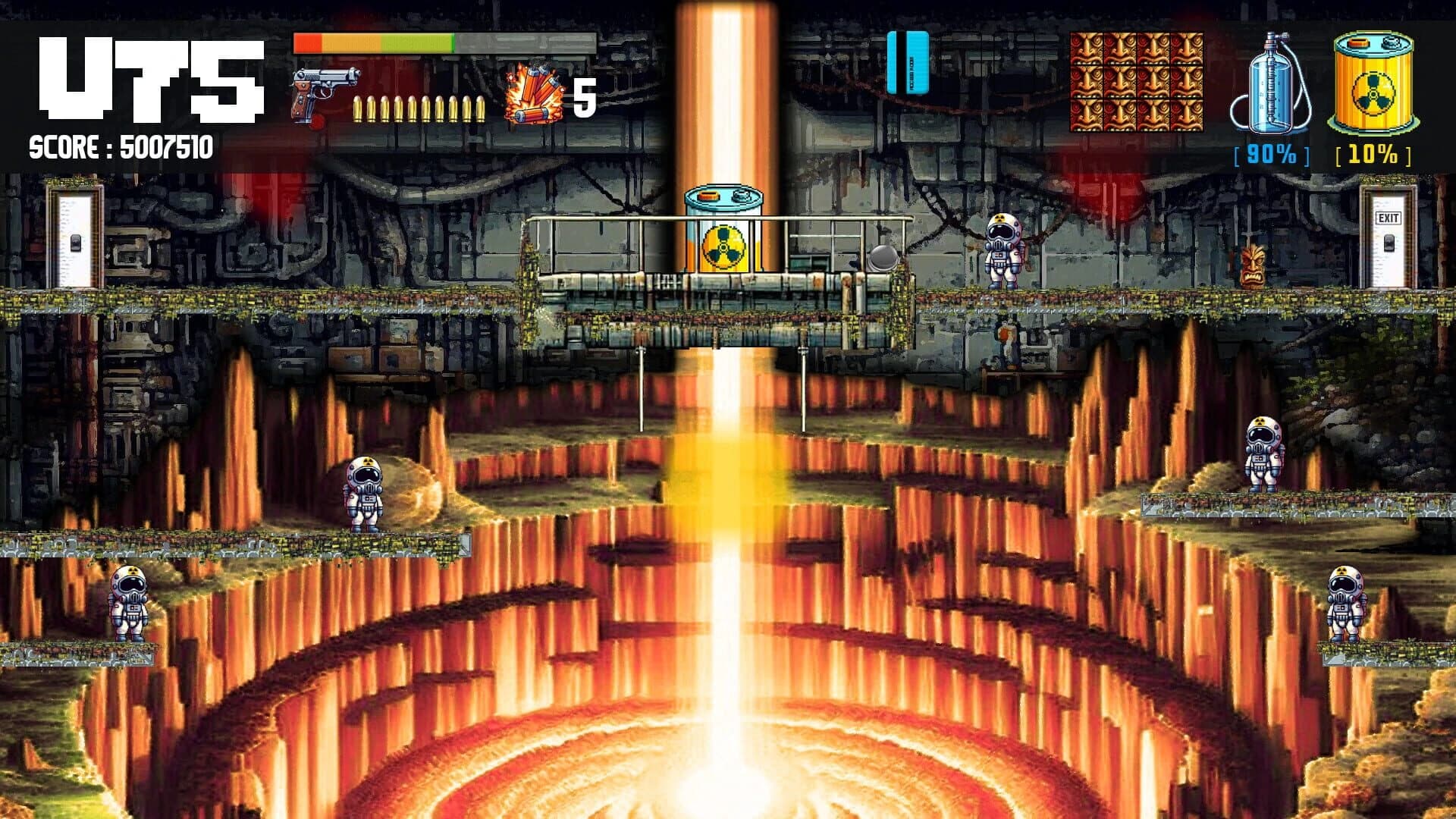Select the radioactive barrel on the central platform
This screenshot has height=819, width=1456.
click(x=724, y=231)
